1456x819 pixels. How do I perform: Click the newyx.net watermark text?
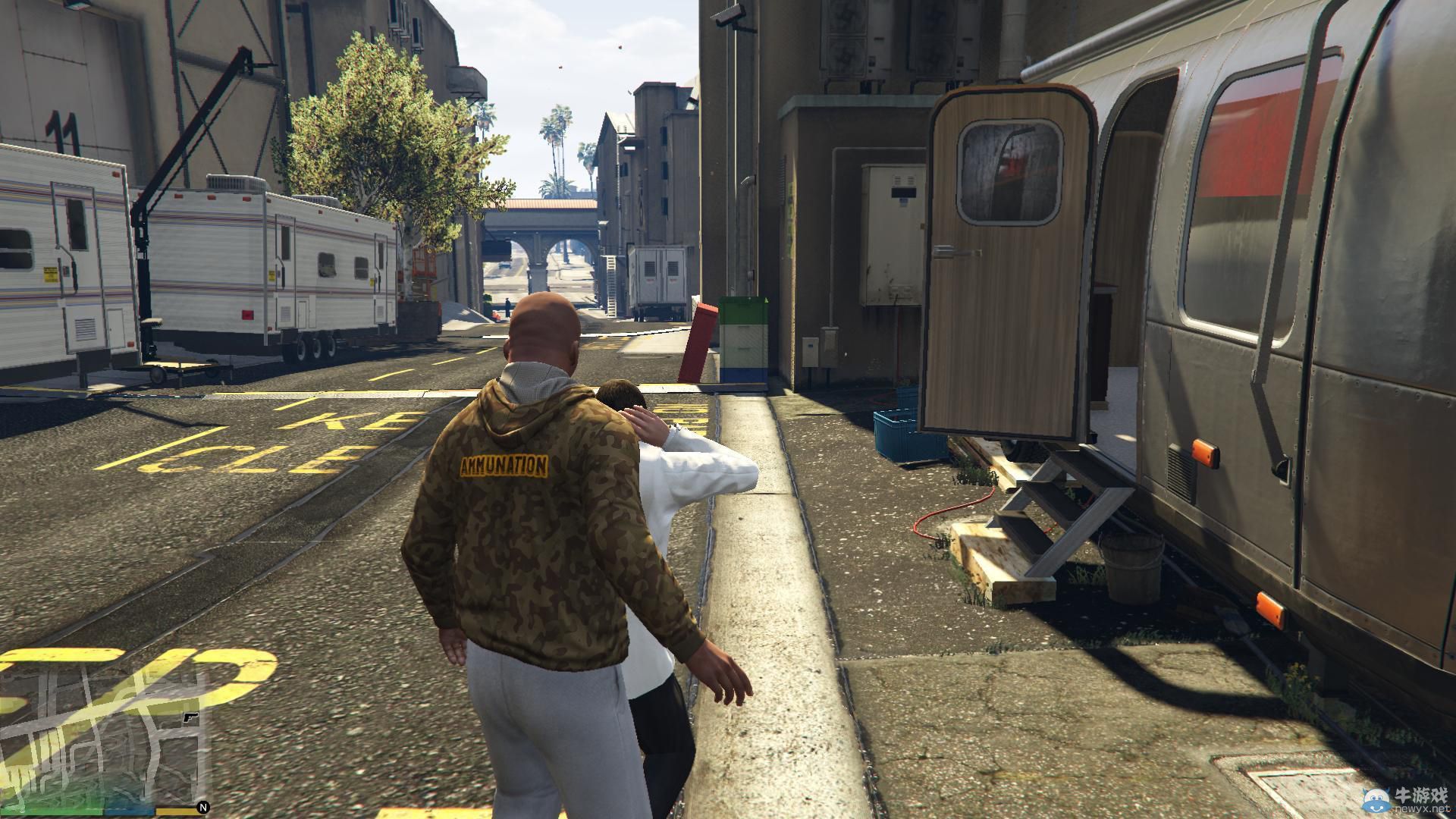point(1424,810)
